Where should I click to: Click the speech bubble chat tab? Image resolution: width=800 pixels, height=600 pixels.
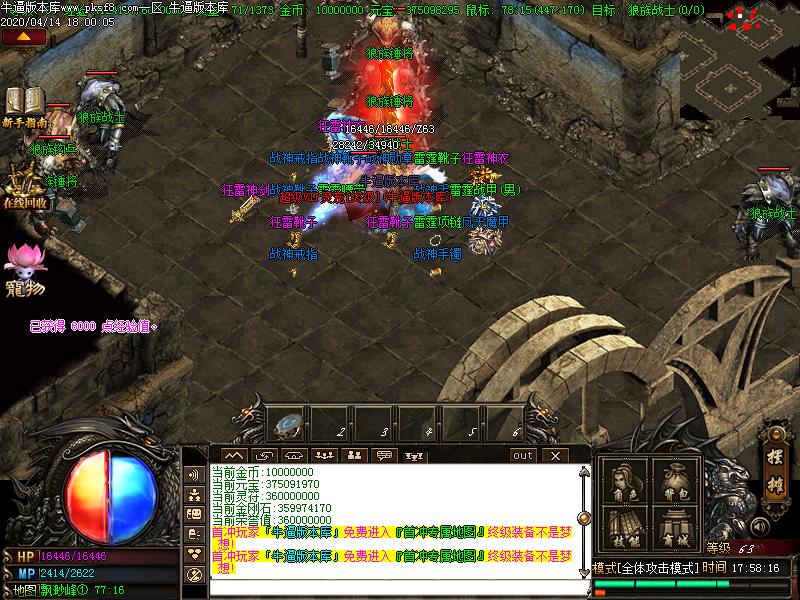pos(384,456)
